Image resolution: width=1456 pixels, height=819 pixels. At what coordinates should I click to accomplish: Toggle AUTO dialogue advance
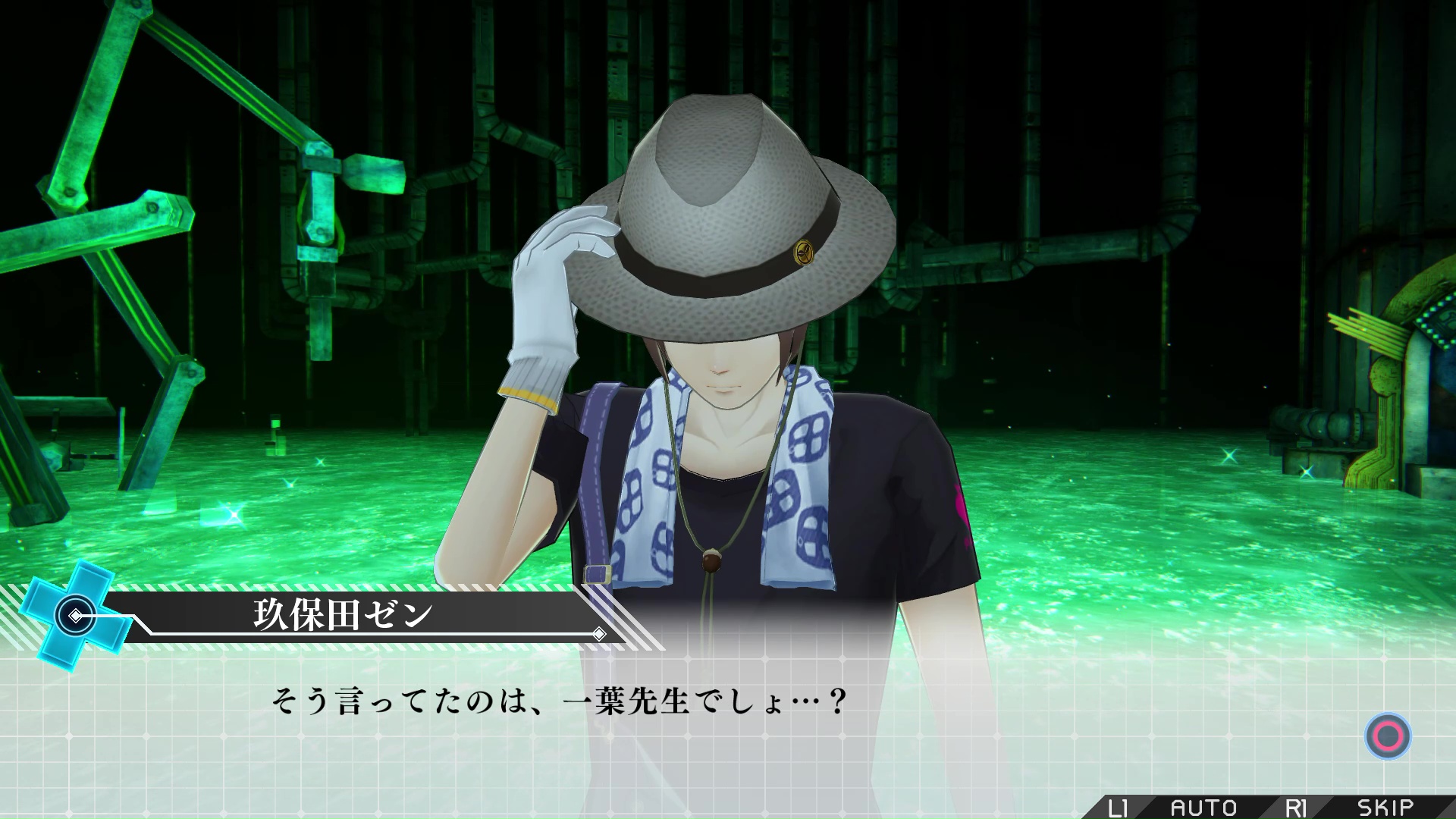pyautogui.click(x=1203, y=808)
